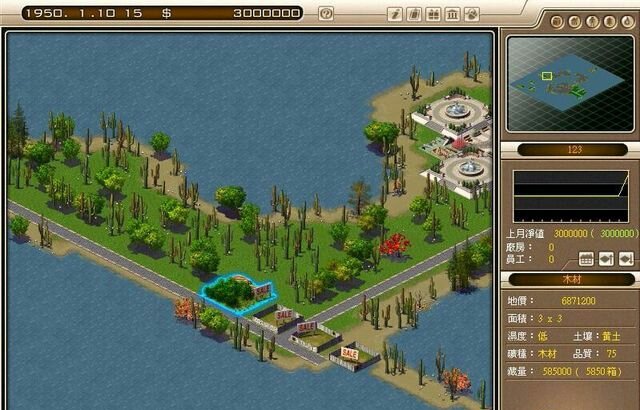Open the question mark help button
The height and width of the screenshot is (410, 640).
pos(325,14)
